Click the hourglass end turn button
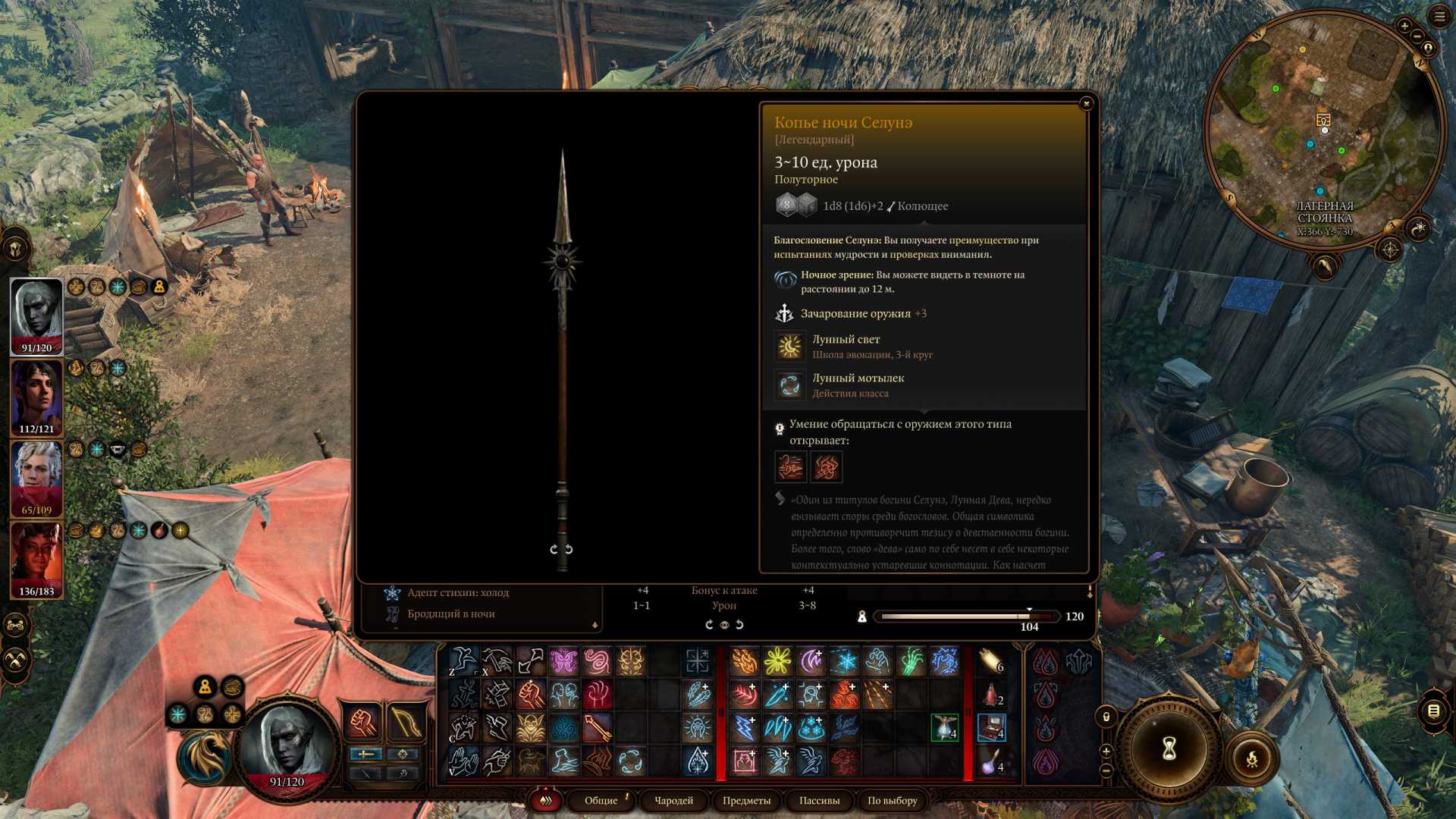This screenshot has height=819, width=1456. click(x=1169, y=749)
